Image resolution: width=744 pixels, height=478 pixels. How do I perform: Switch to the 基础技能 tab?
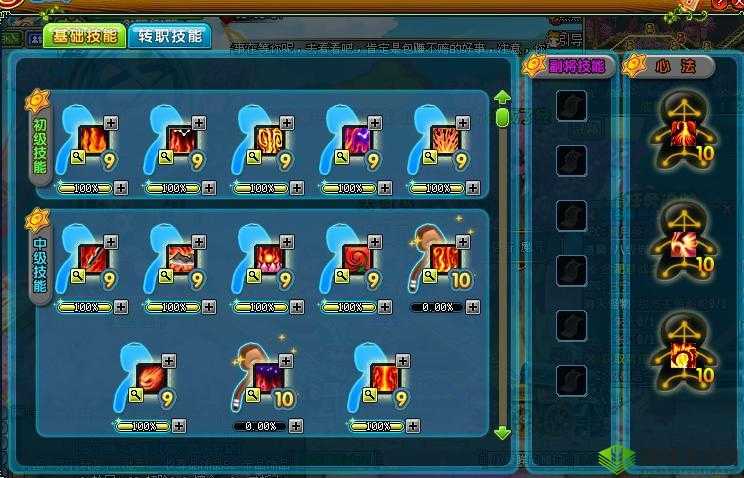83,37
